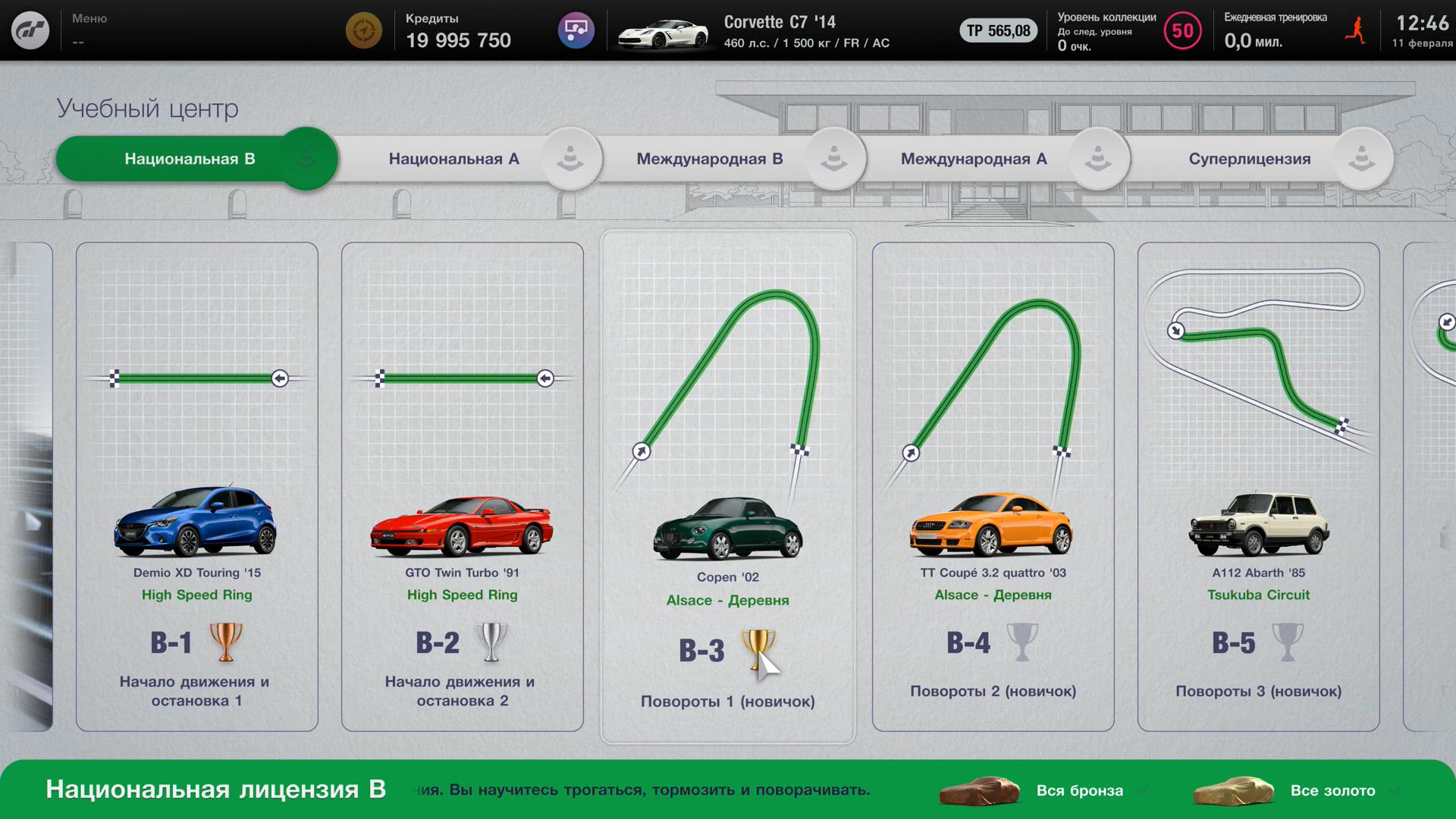This screenshot has height=819, width=1456.
Task: Select lesson B-5 at Tsukuba Circuit
Action: [x=1259, y=487]
